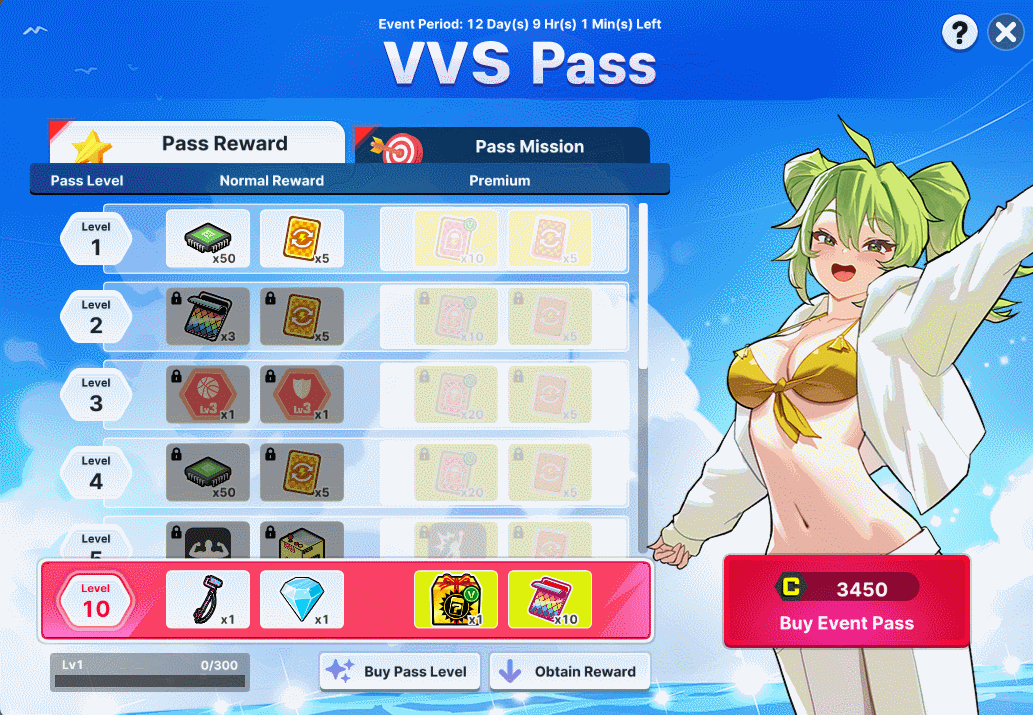This screenshot has height=715, width=1033.
Task: Choose the Level 10 pink grip item reward
Action: pyautogui.click(x=208, y=600)
